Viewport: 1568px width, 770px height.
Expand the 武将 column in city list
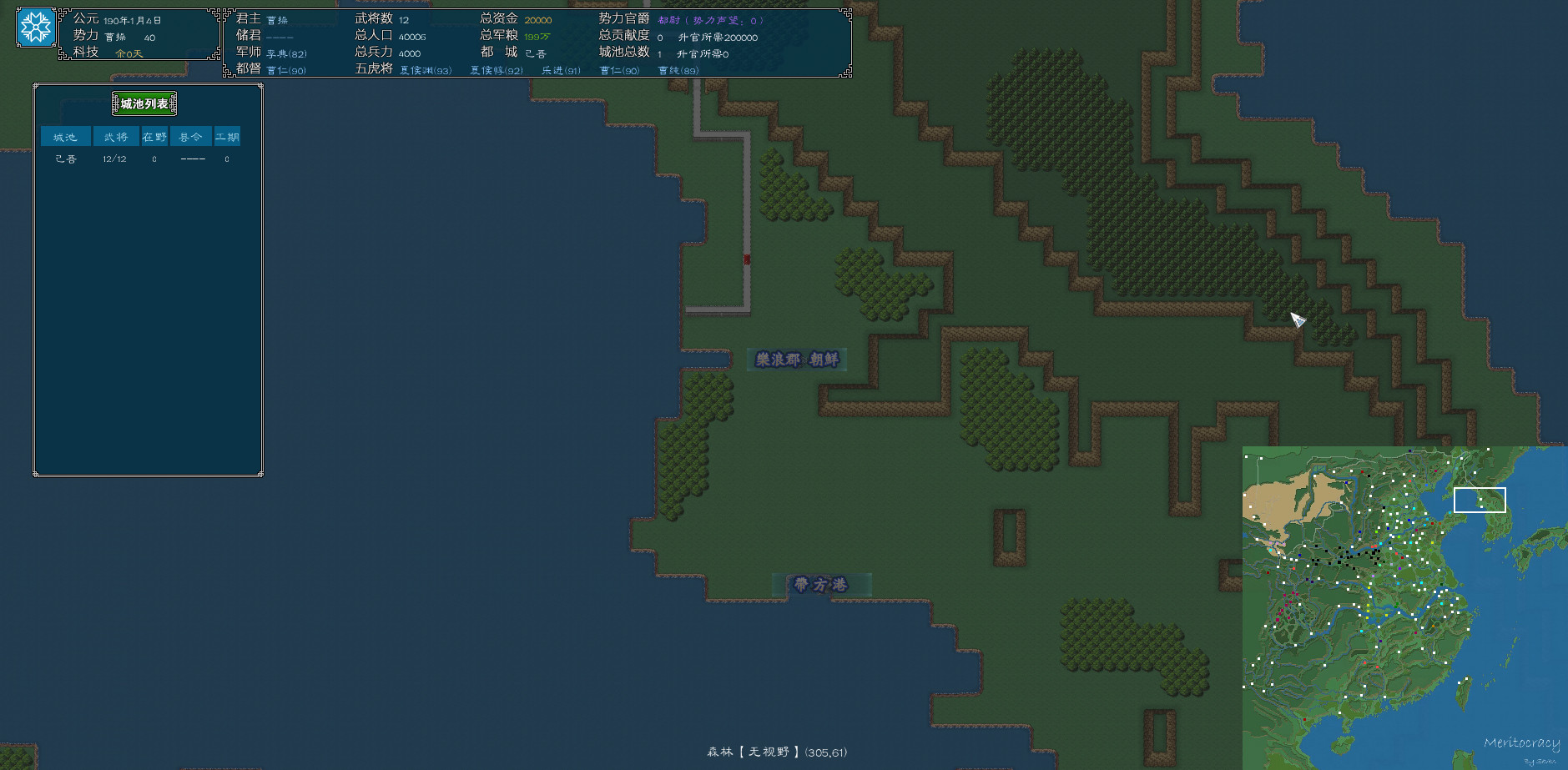[116, 136]
